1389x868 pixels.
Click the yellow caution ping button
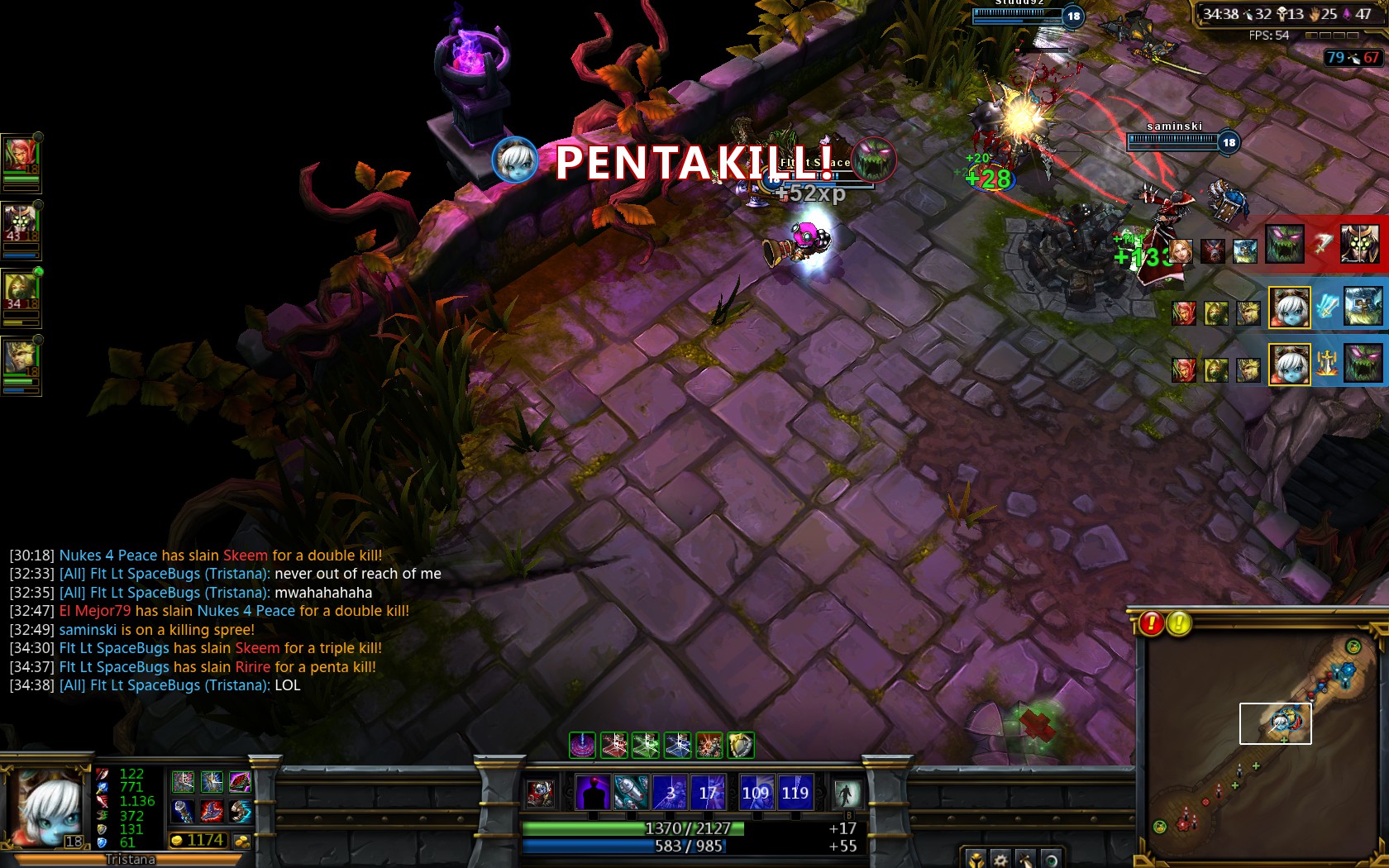(1179, 622)
